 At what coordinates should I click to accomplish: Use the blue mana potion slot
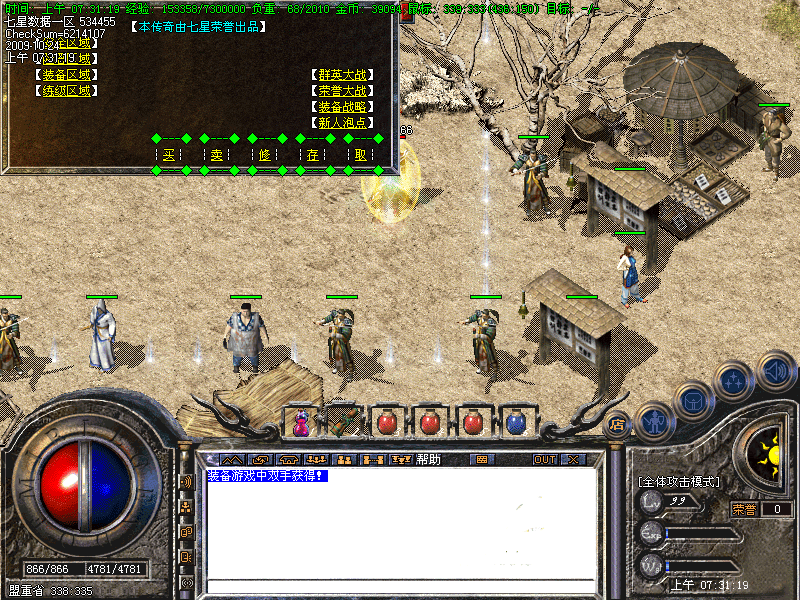pyautogui.click(x=516, y=422)
